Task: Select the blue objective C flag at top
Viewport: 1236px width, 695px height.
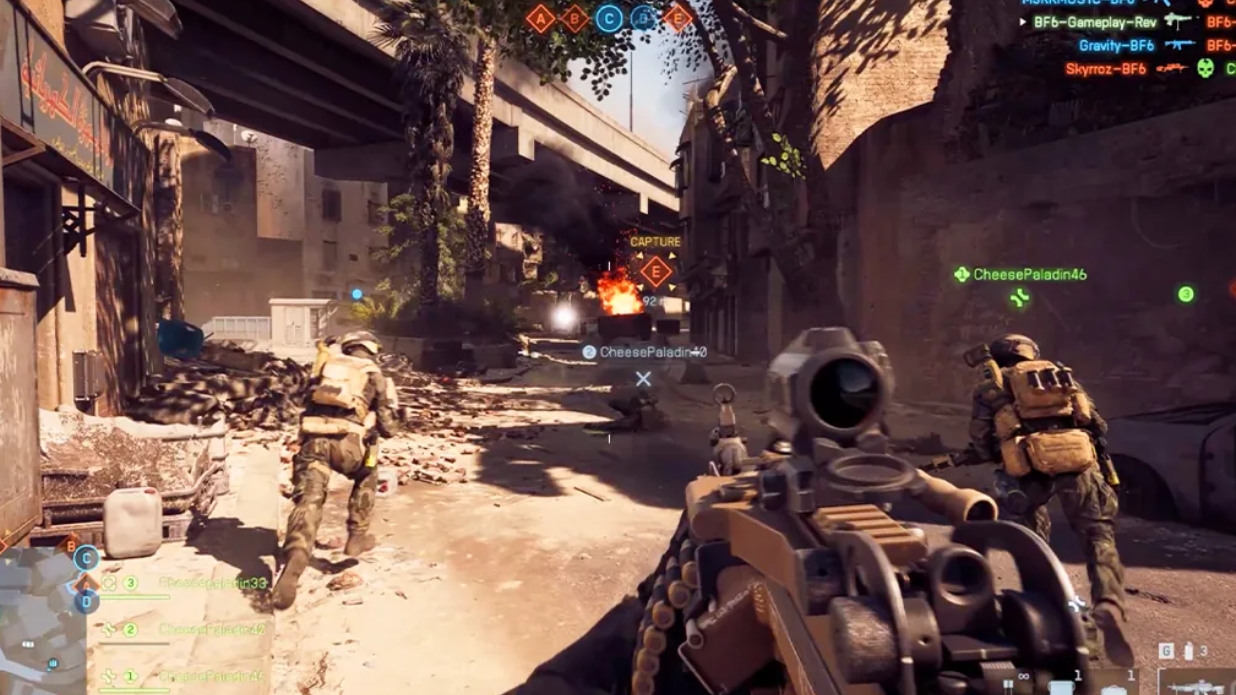Action: [609, 18]
